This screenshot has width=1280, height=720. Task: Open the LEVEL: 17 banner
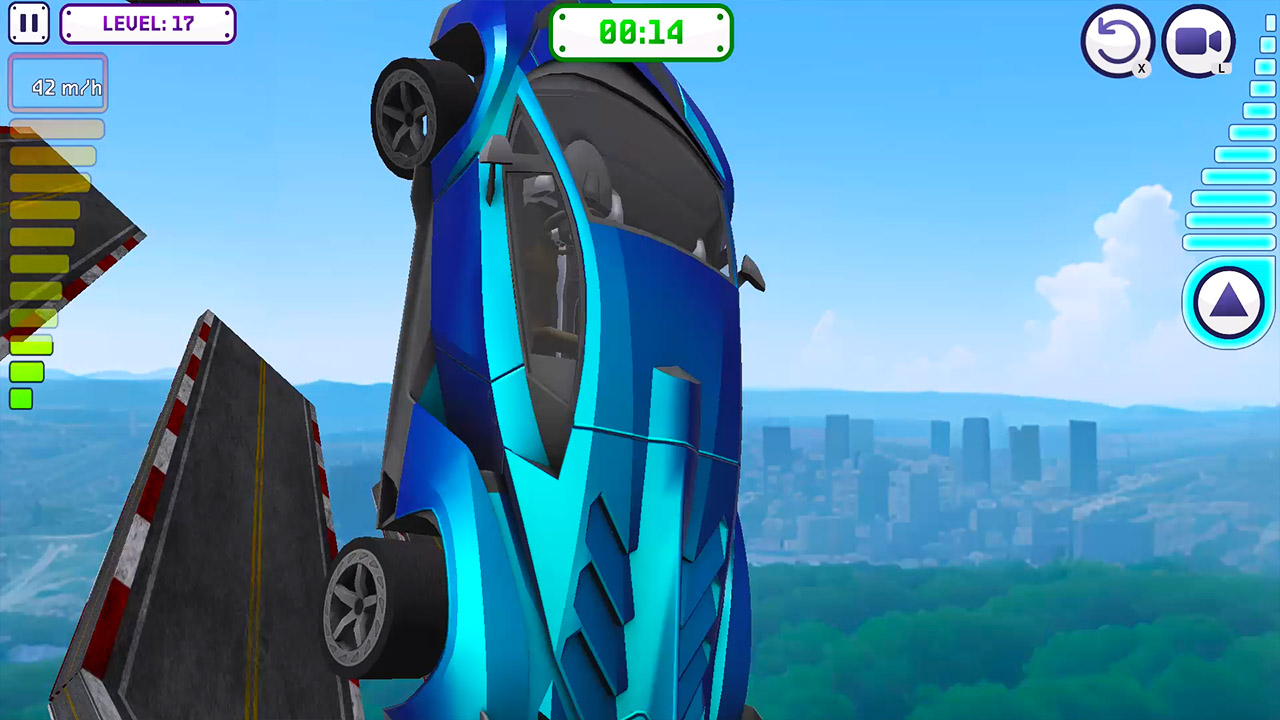point(147,24)
